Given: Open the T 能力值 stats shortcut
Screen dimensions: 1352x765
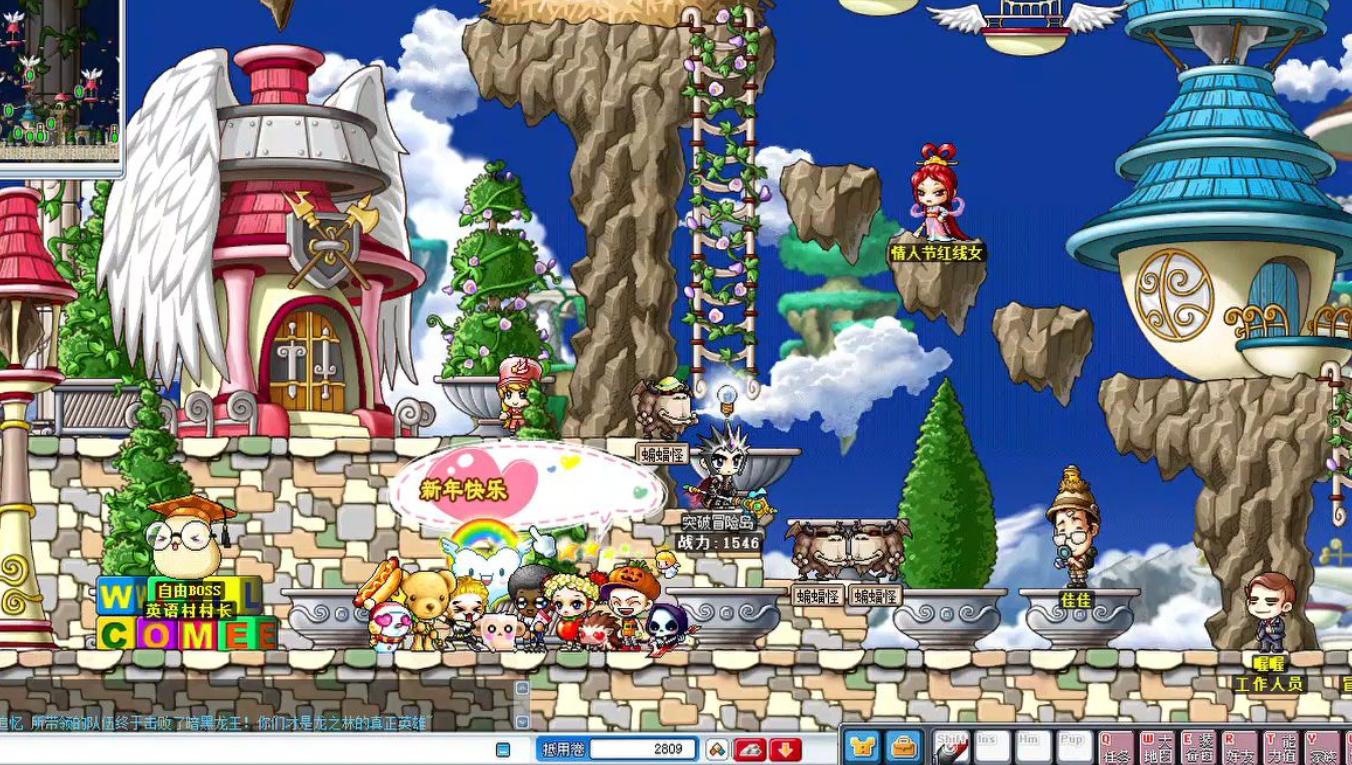Looking at the screenshot, I should (1281, 748).
